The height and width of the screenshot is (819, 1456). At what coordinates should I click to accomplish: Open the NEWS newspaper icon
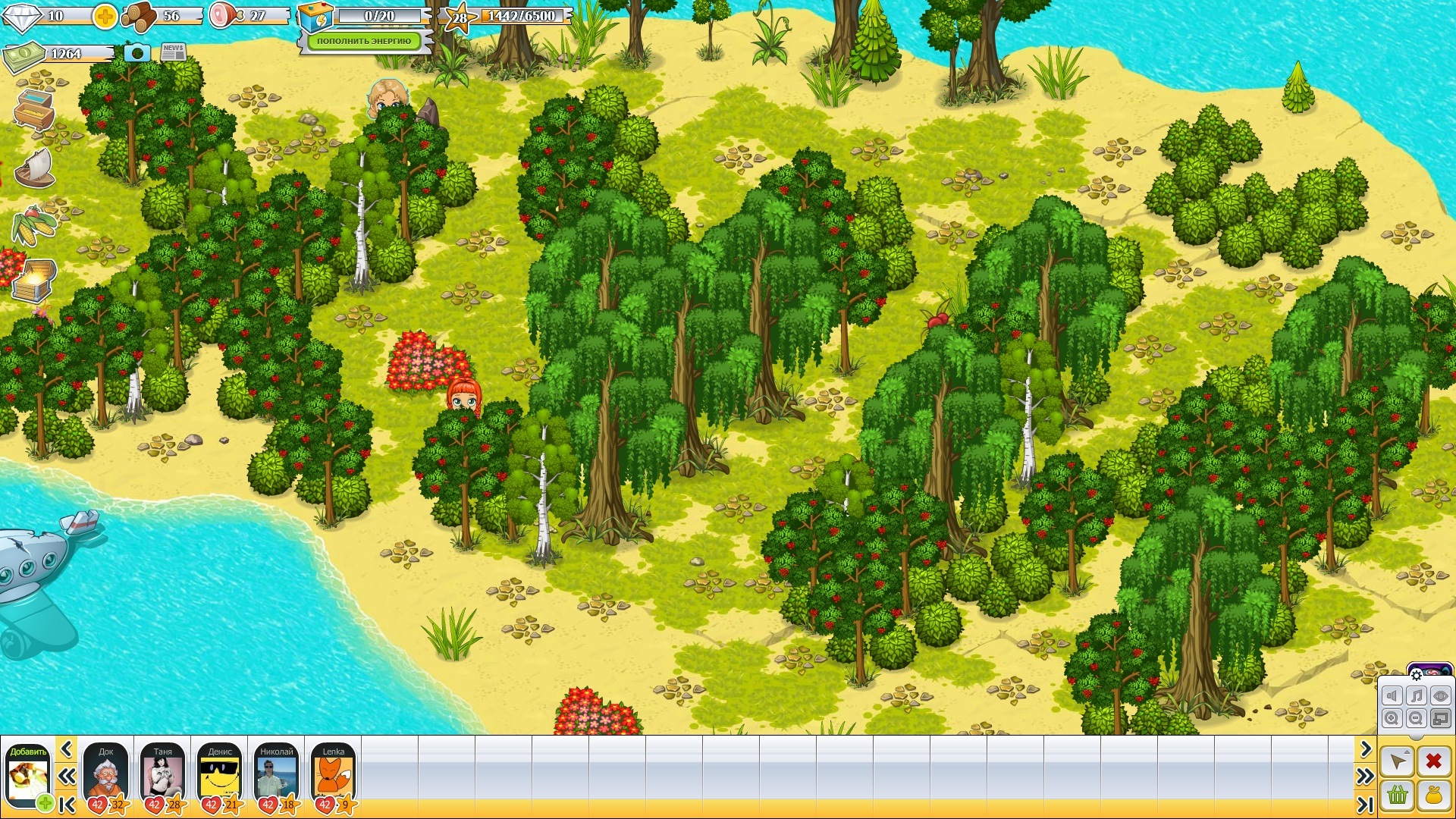coord(174,52)
